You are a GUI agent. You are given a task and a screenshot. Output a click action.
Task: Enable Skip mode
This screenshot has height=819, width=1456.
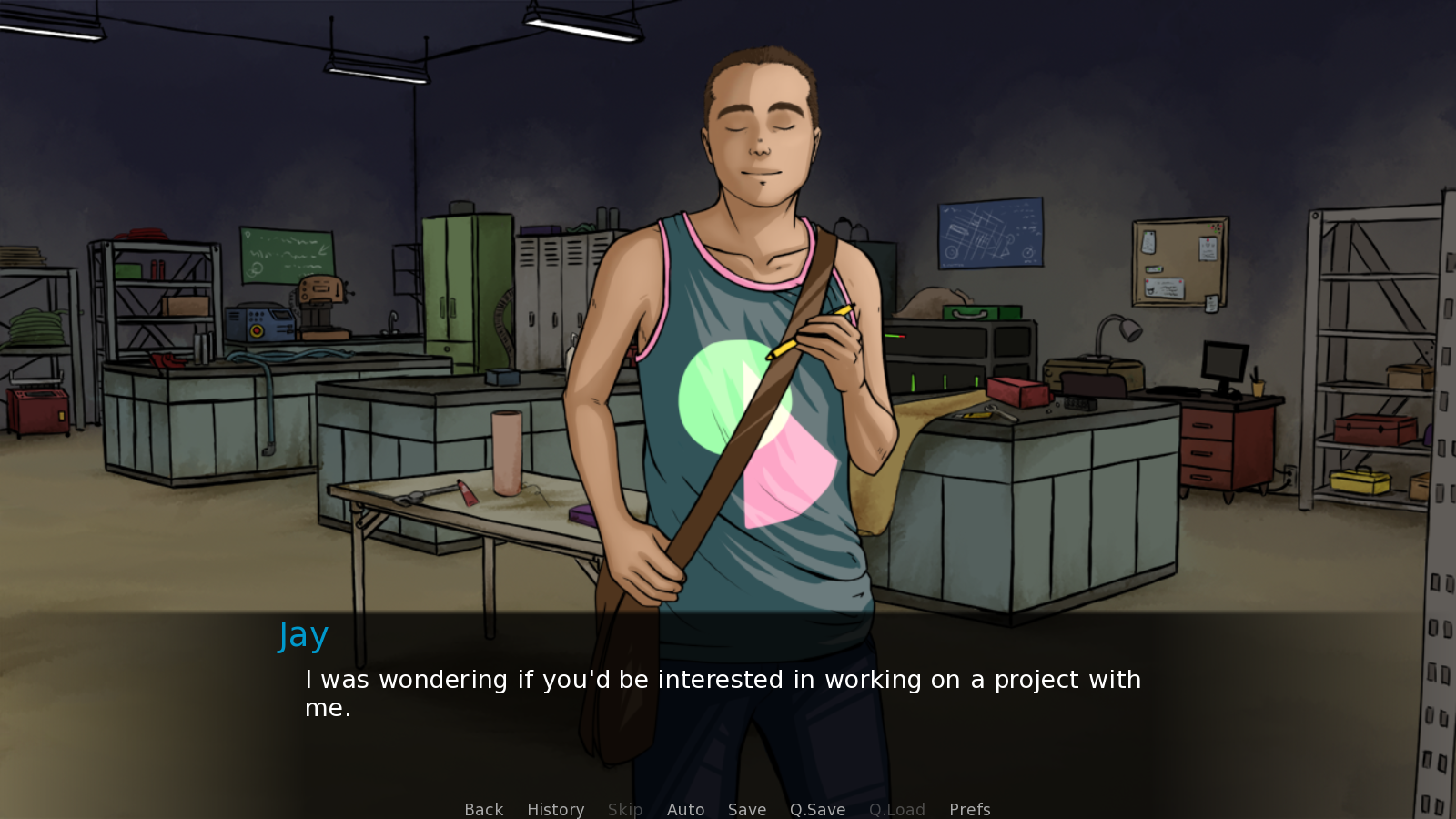tap(624, 809)
